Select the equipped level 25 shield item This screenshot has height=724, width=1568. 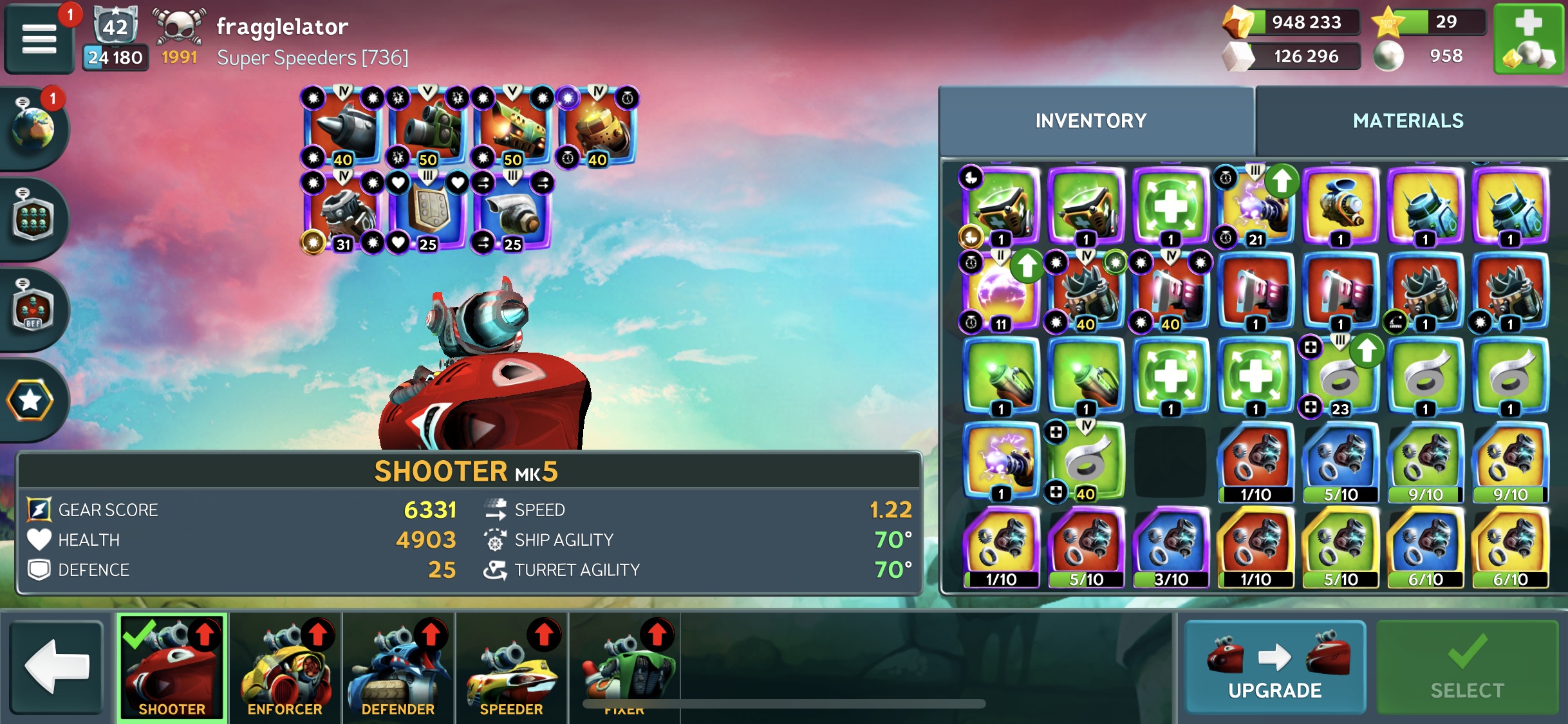tap(427, 212)
